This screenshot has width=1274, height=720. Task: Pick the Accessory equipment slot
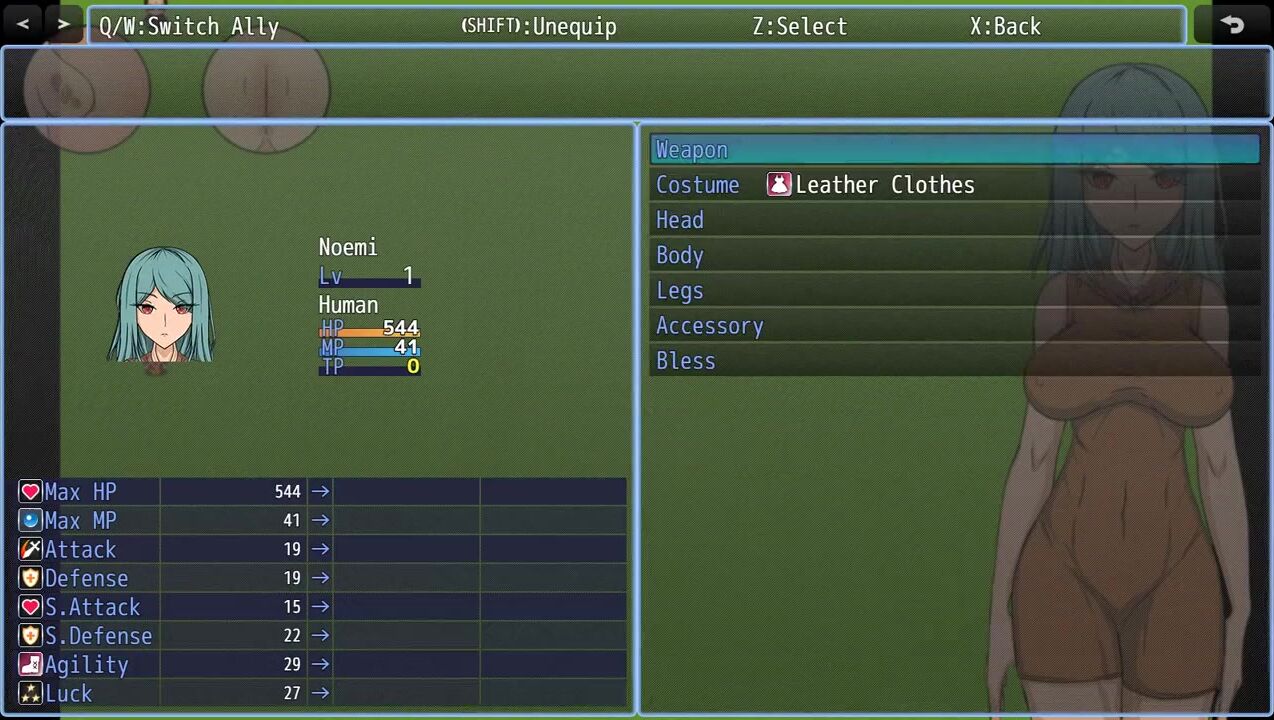[954, 326]
